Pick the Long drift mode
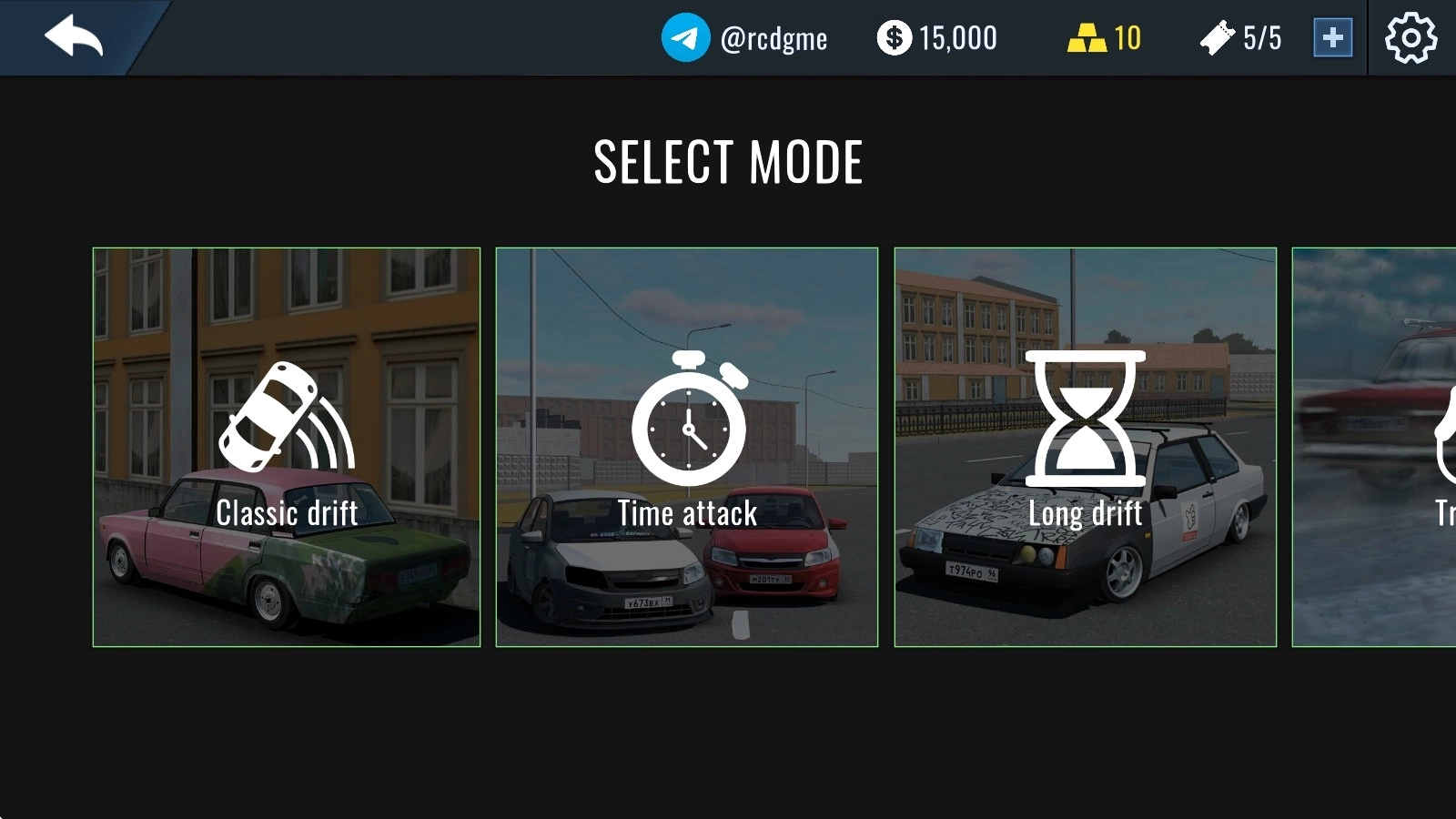Viewport: 1456px width, 819px height. [x=1086, y=447]
